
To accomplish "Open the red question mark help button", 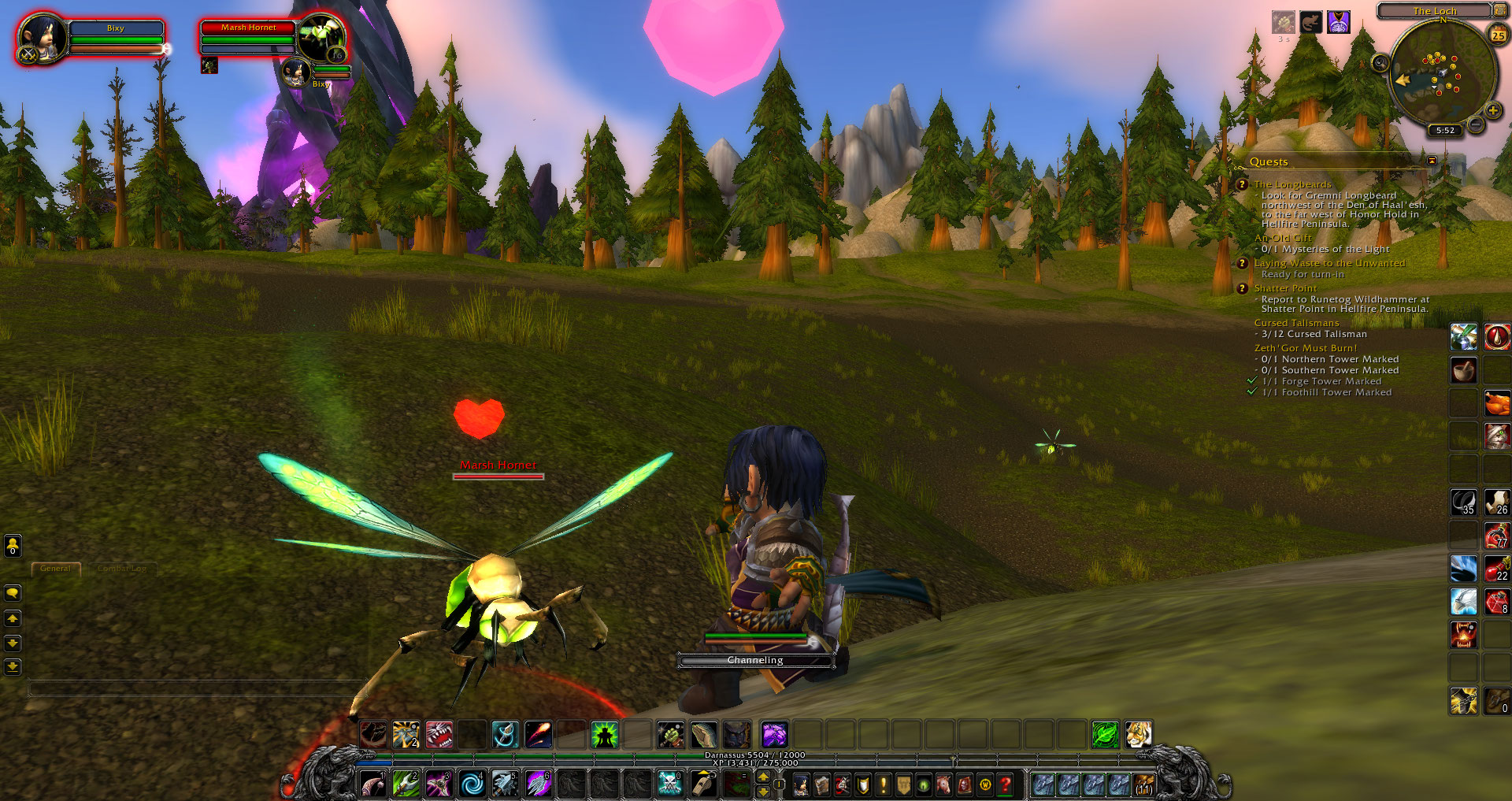I will (x=1005, y=784).
